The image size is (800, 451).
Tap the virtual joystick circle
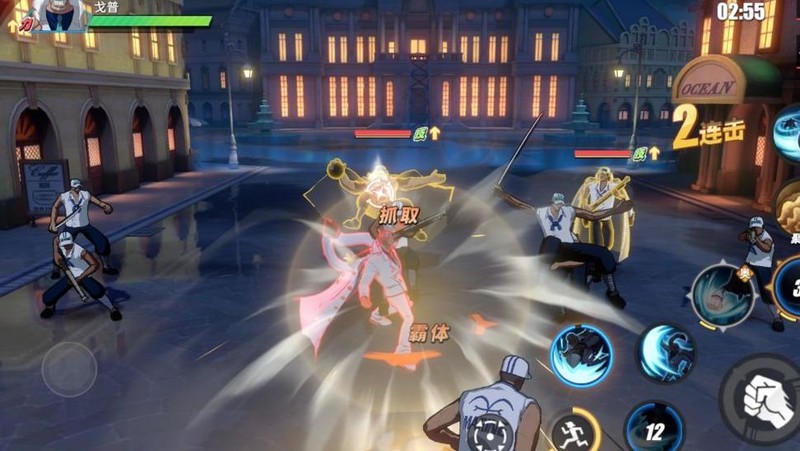69,368
